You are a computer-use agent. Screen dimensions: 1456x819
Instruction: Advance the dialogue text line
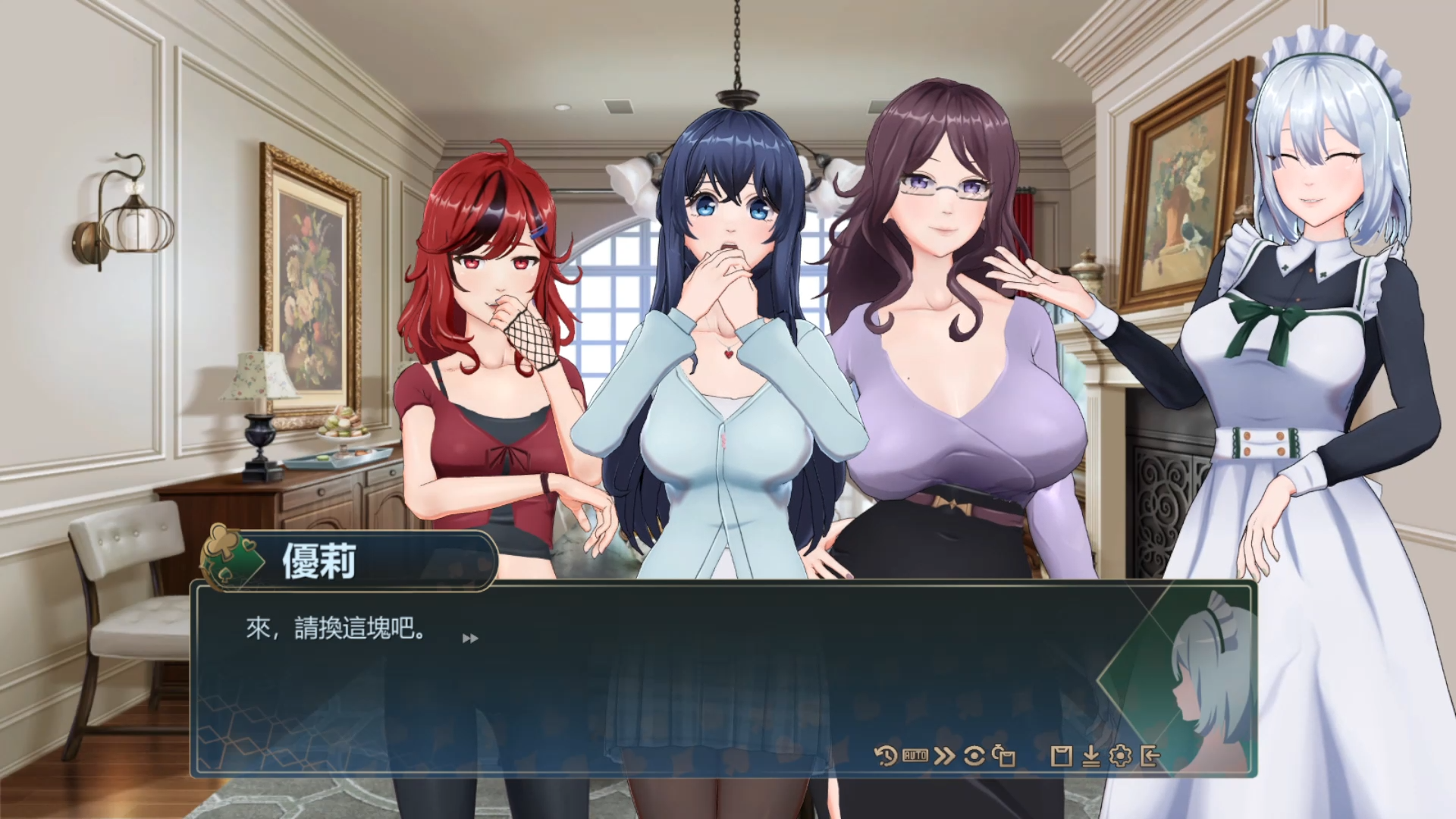tap(470, 639)
